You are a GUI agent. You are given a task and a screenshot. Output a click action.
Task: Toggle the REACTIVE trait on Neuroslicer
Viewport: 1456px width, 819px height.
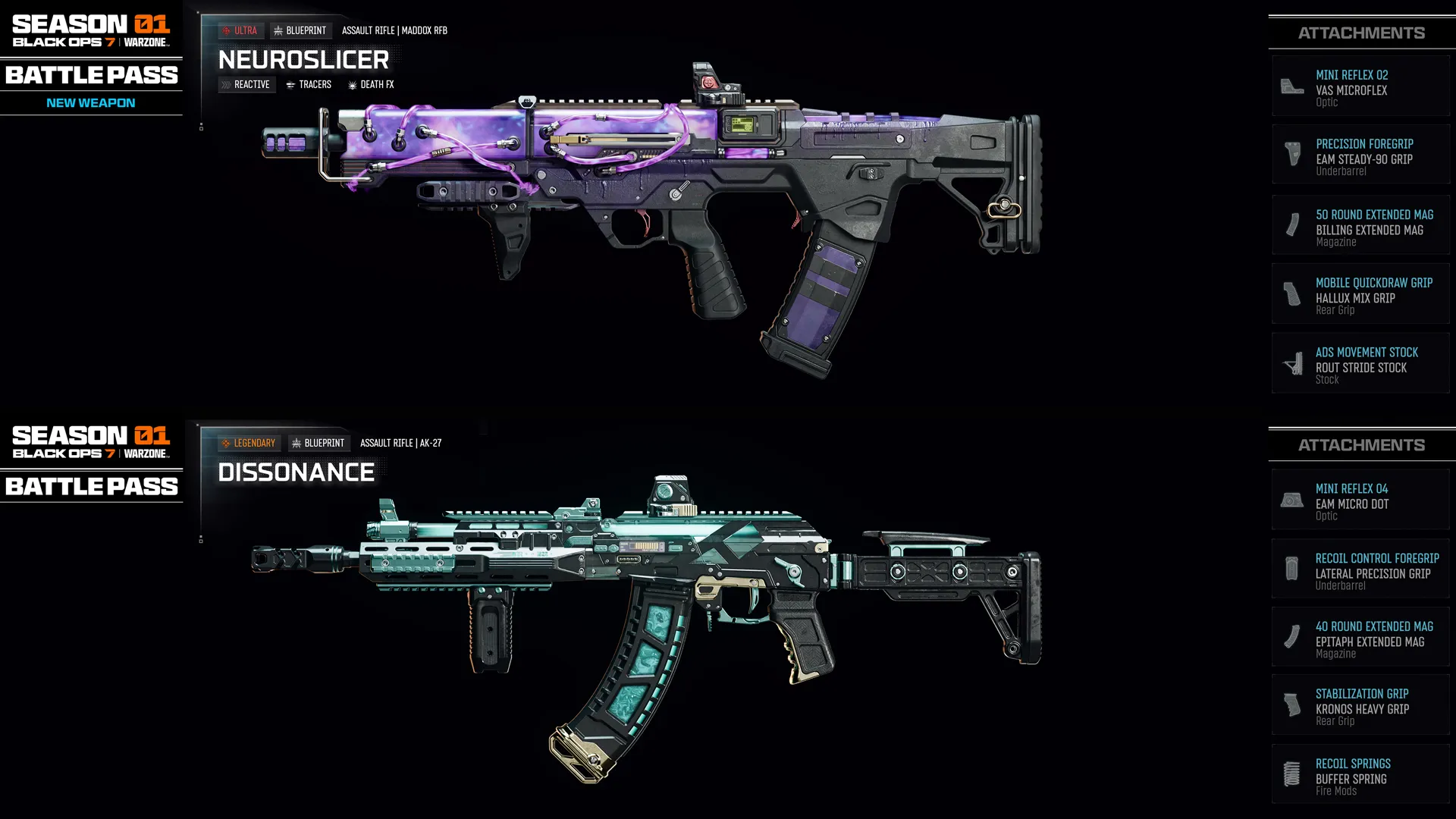point(246,84)
